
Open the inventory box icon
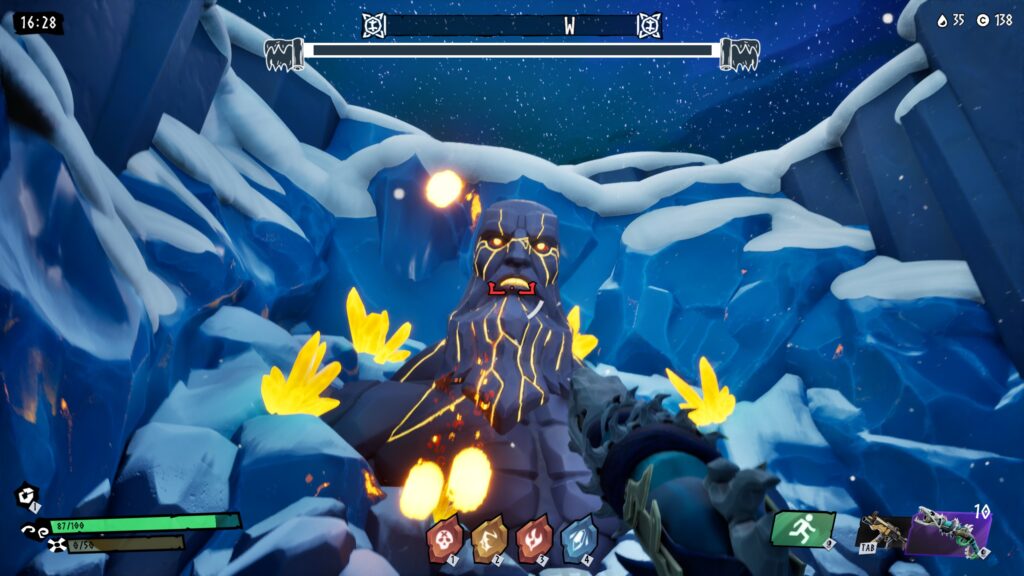(26, 496)
